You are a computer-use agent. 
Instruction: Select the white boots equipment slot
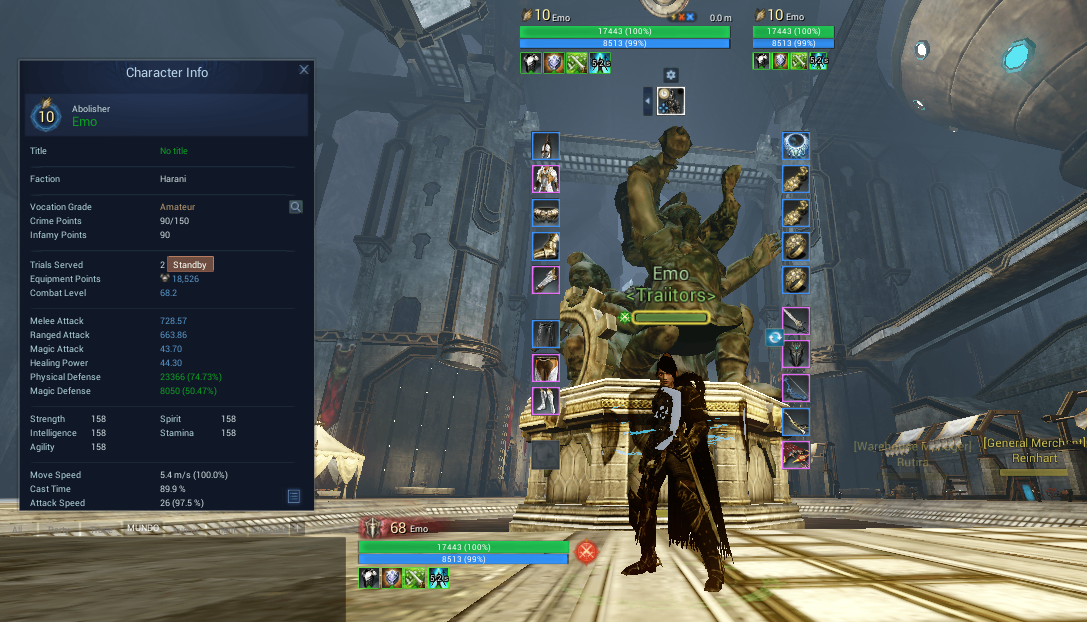point(546,401)
